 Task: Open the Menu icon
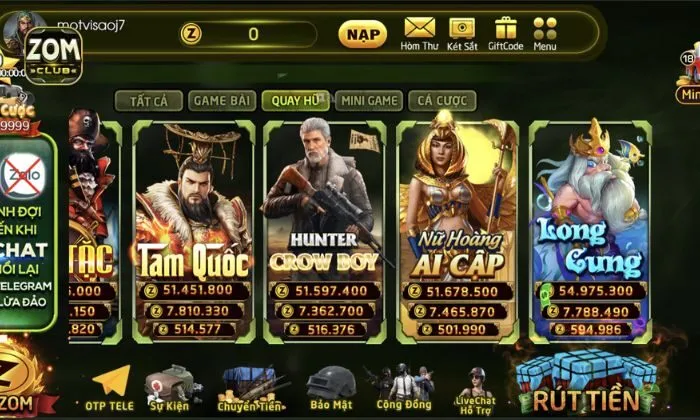(x=545, y=33)
